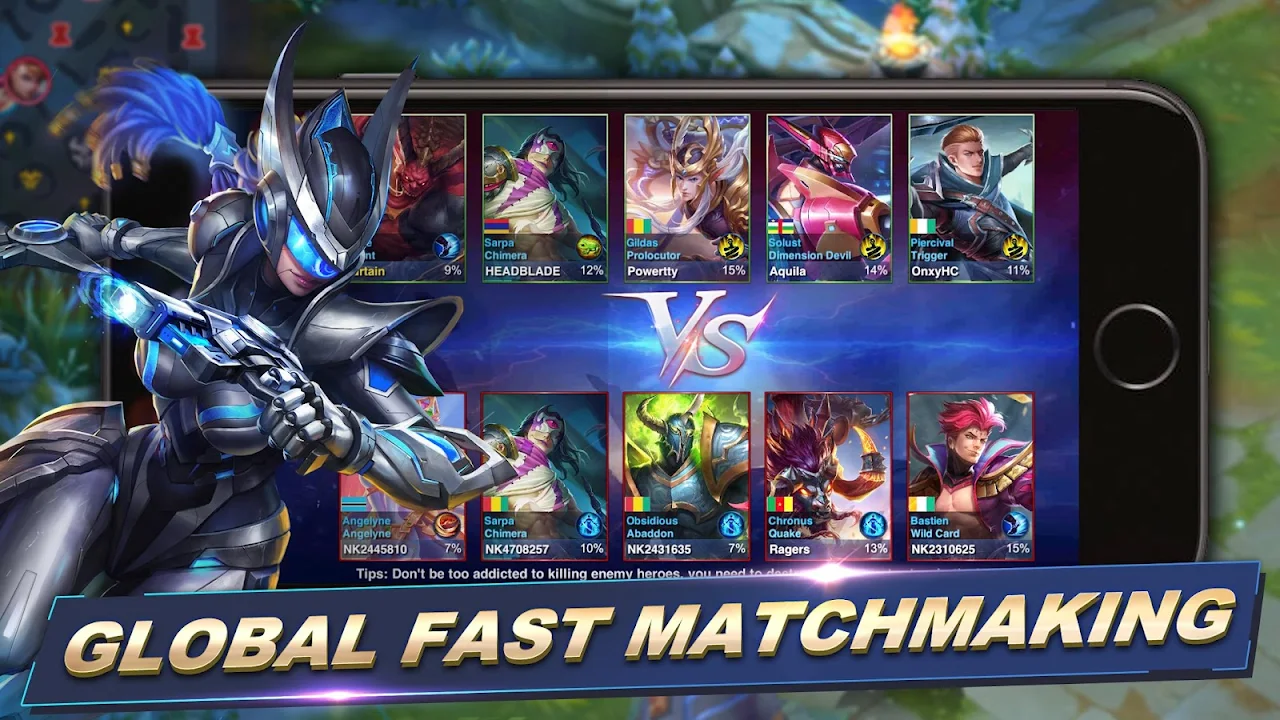The height and width of the screenshot is (720, 1280).
Task: Choose Ragers' Chronus Quake card
Action: pyautogui.click(x=829, y=475)
